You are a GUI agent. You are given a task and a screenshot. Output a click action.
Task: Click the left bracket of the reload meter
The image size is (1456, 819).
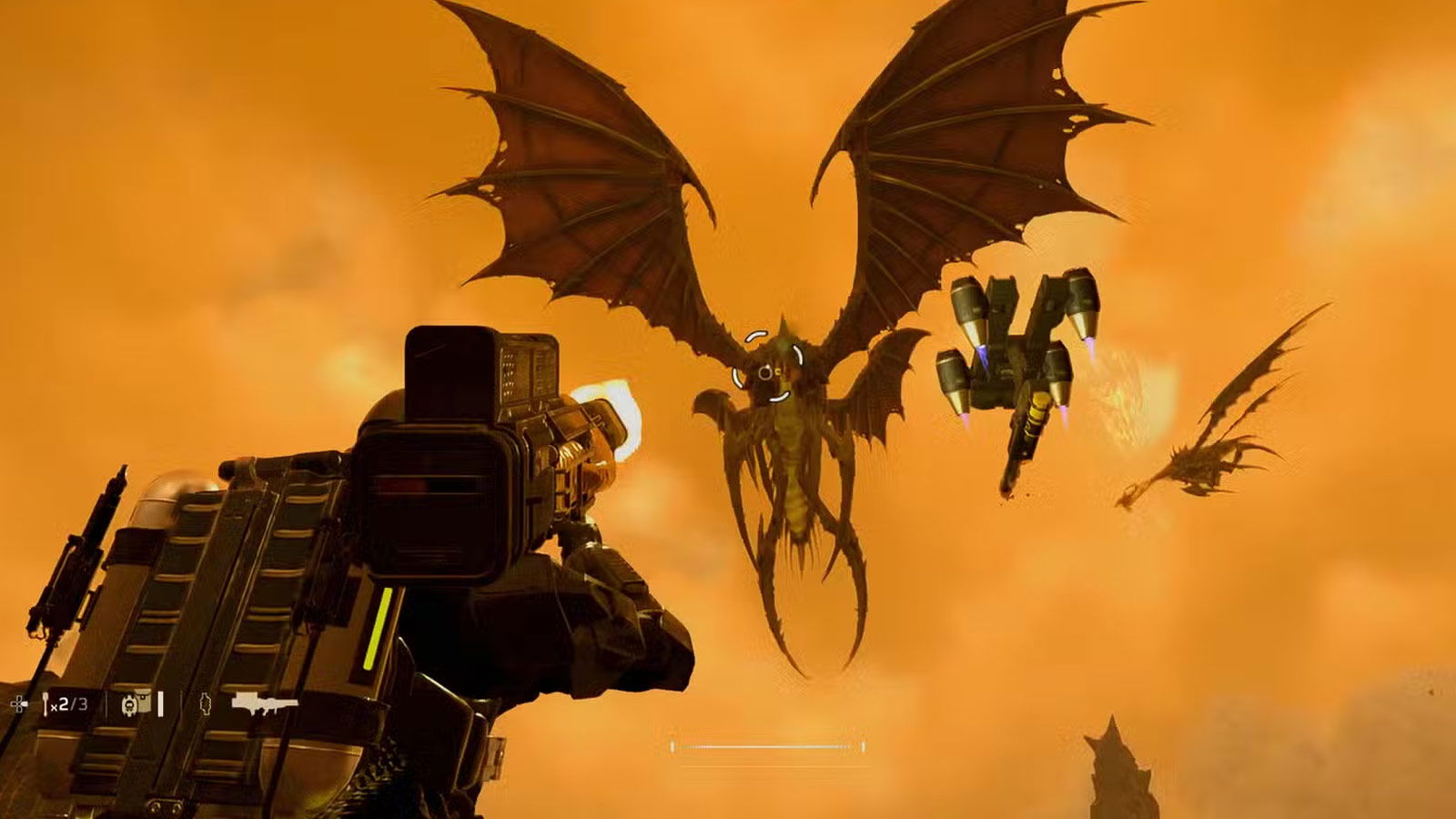point(672,746)
